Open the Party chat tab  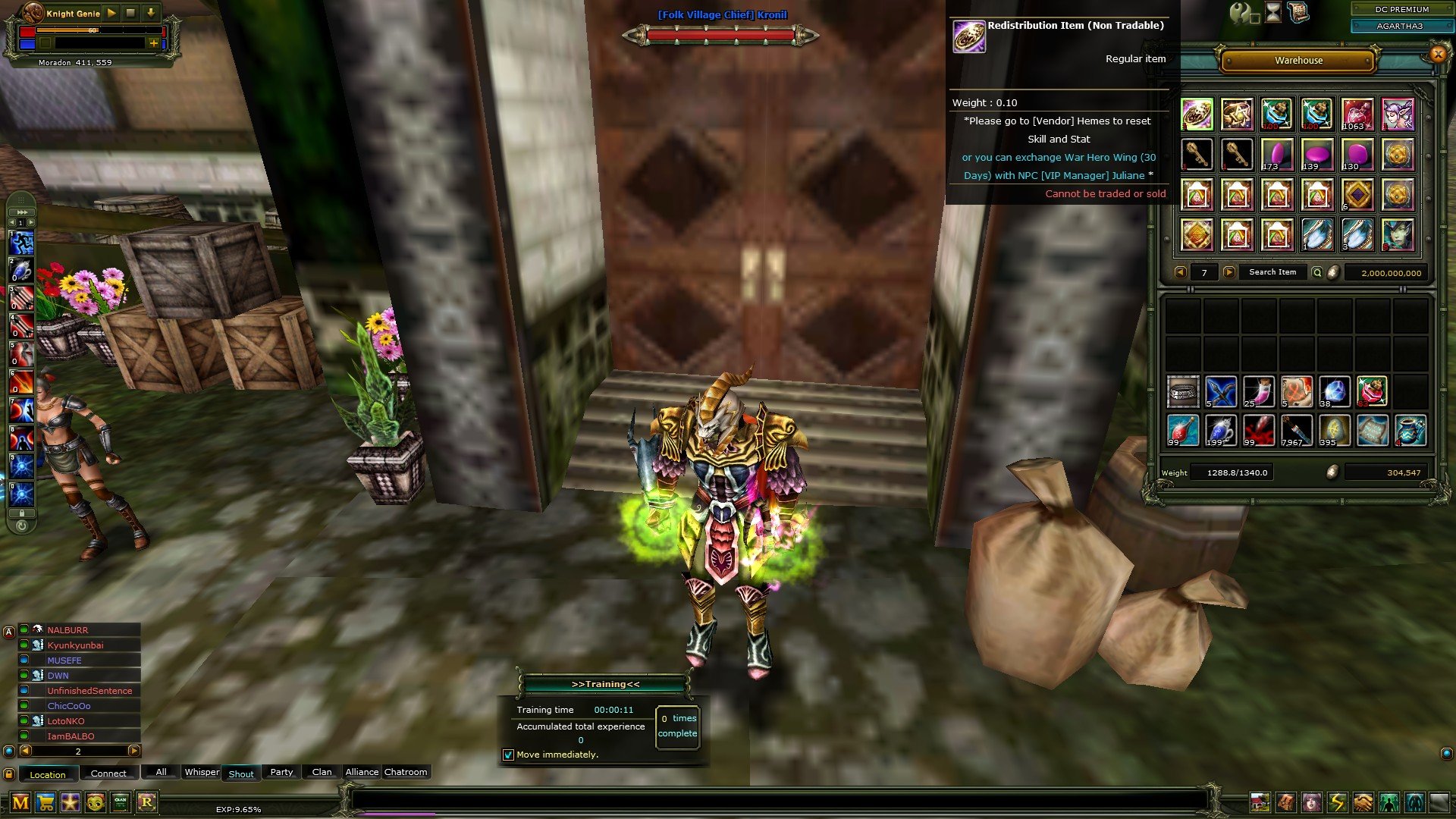(281, 772)
